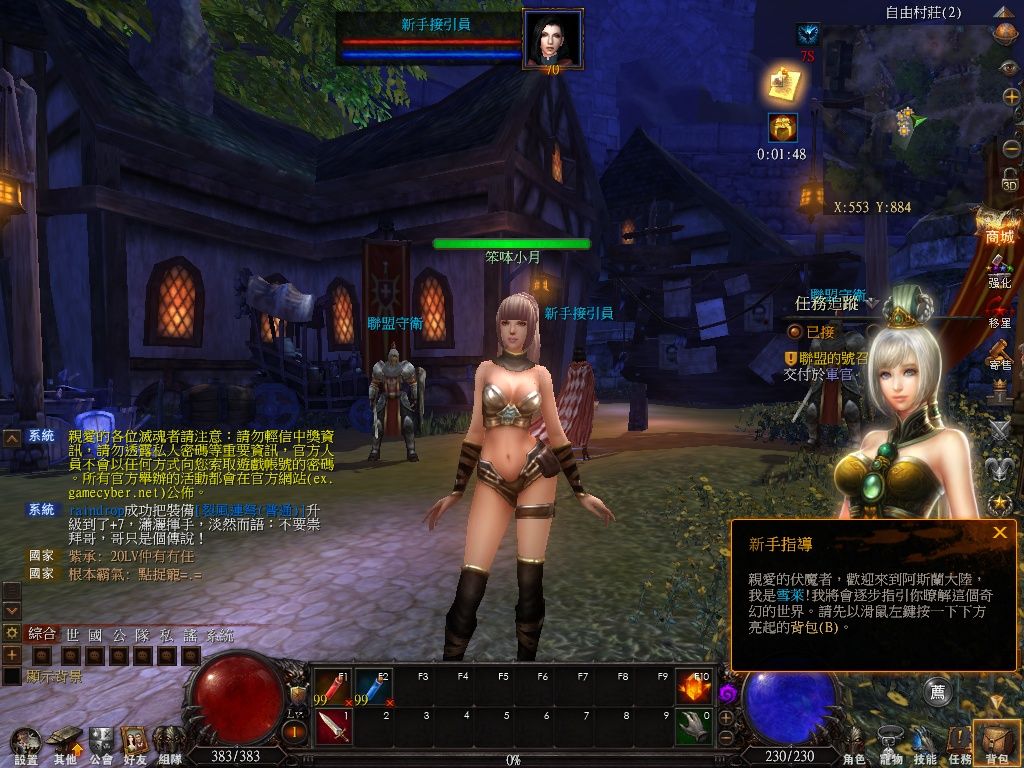Open the 背包 backpack button
This screenshot has height=768, width=1024.
point(996,742)
